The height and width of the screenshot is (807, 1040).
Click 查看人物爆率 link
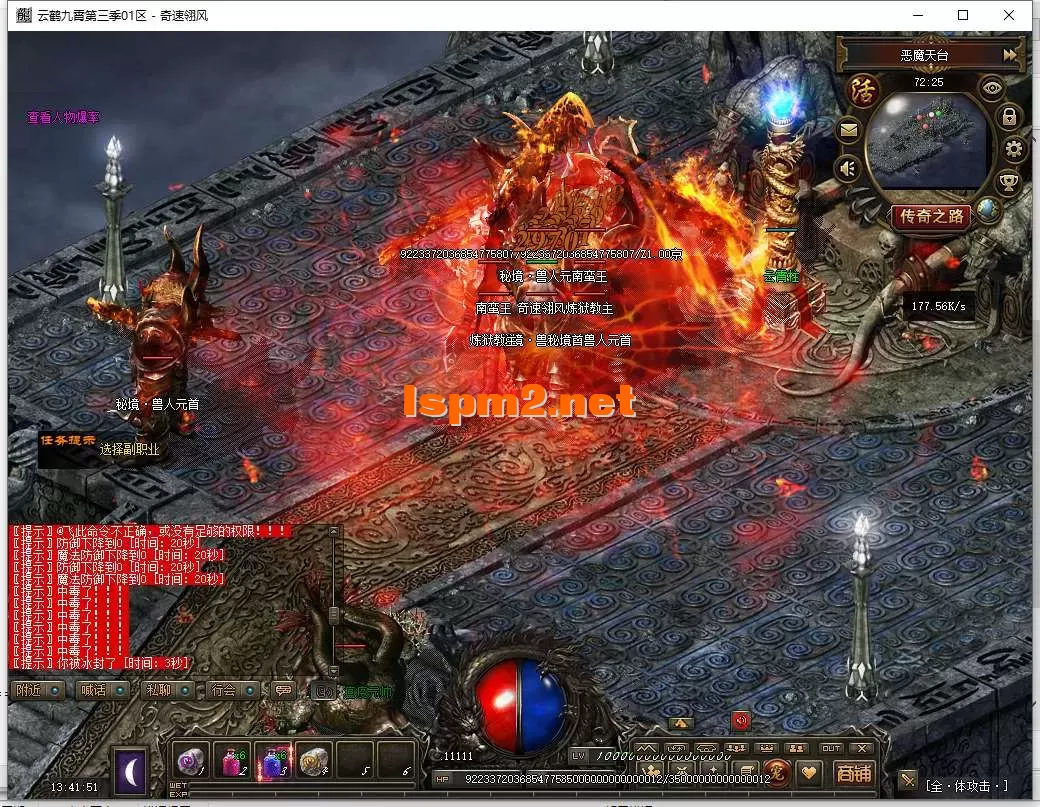click(x=63, y=118)
